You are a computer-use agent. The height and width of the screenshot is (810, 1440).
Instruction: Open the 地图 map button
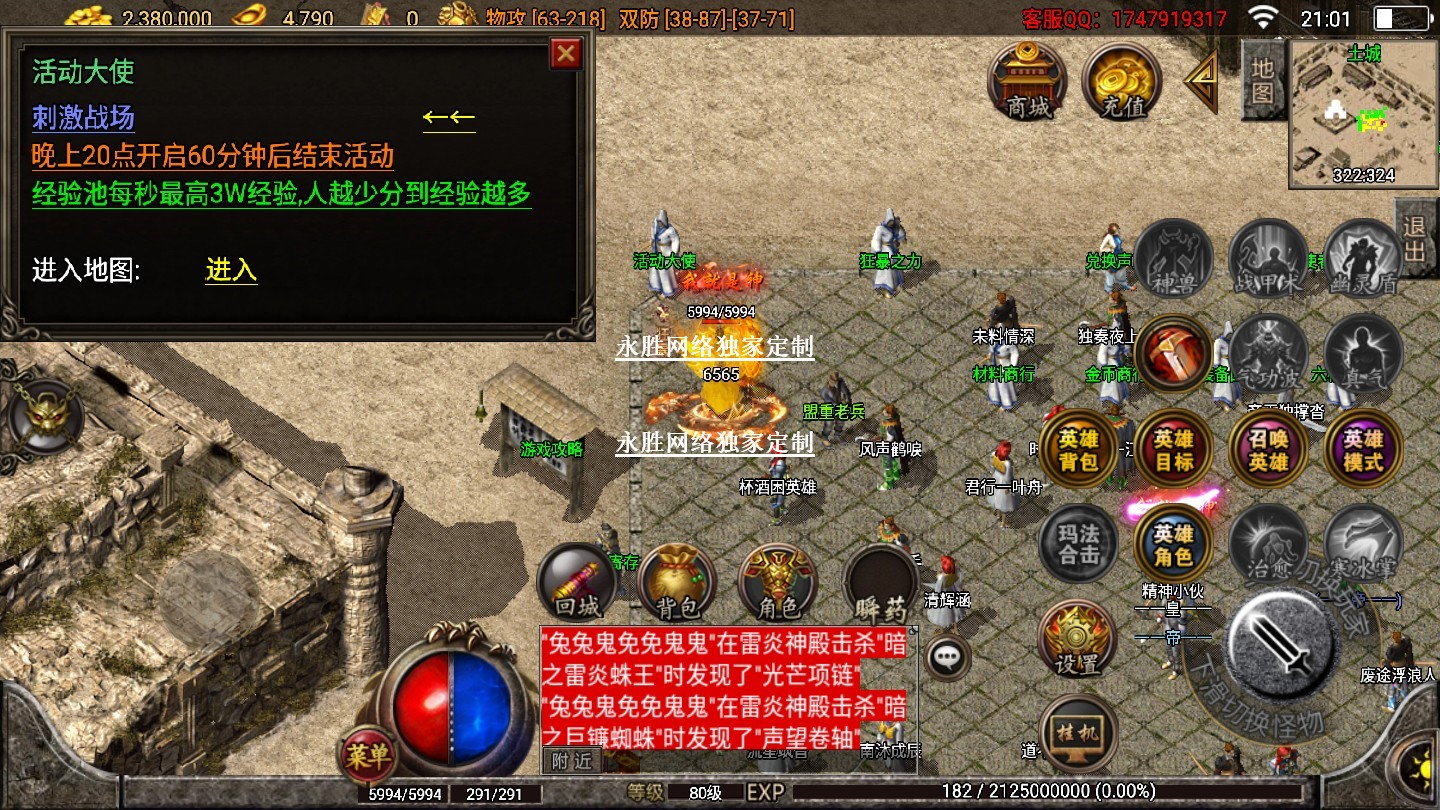pyautogui.click(x=1263, y=80)
